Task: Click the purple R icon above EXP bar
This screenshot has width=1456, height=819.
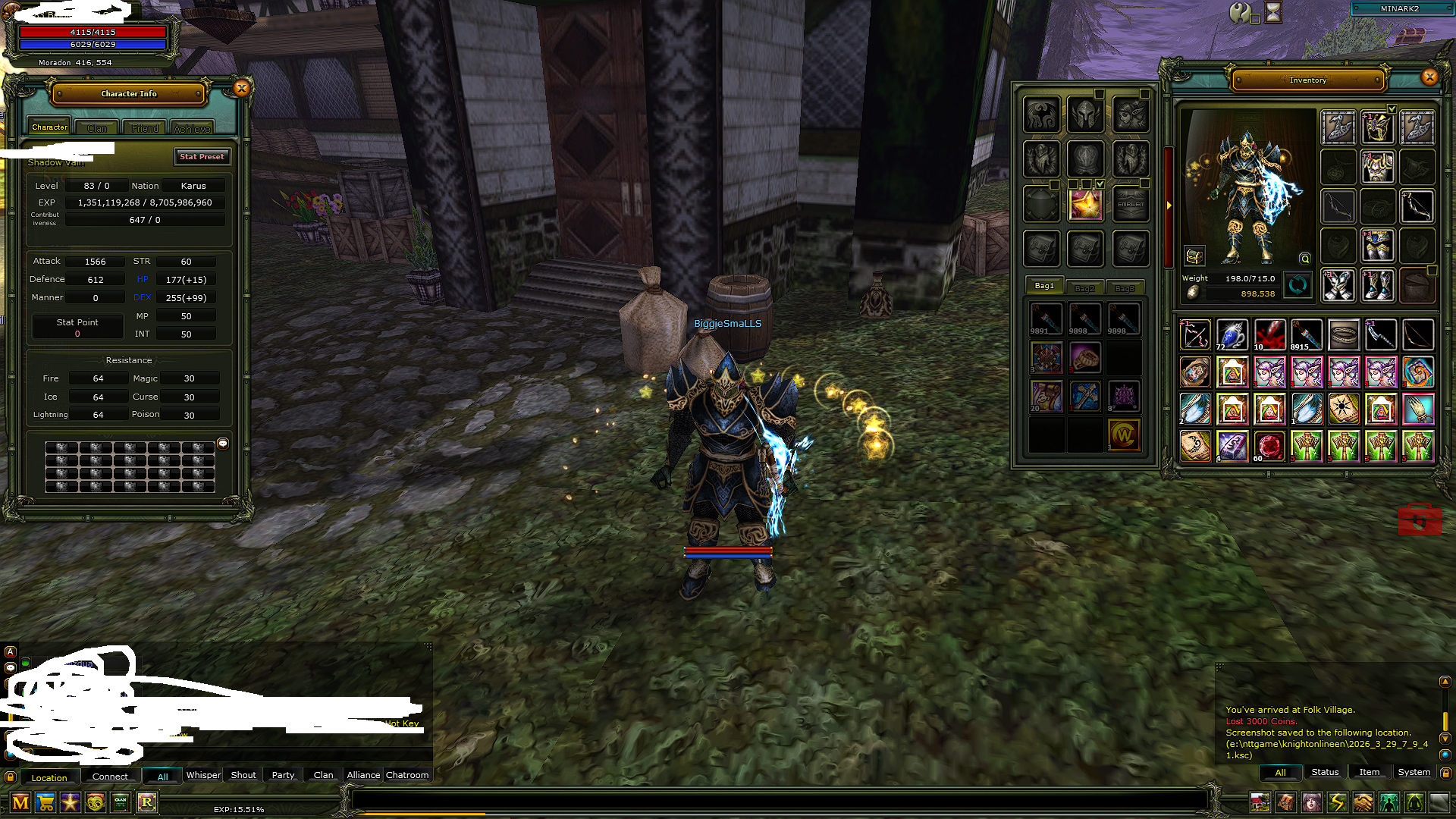Action: click(148, 803)
